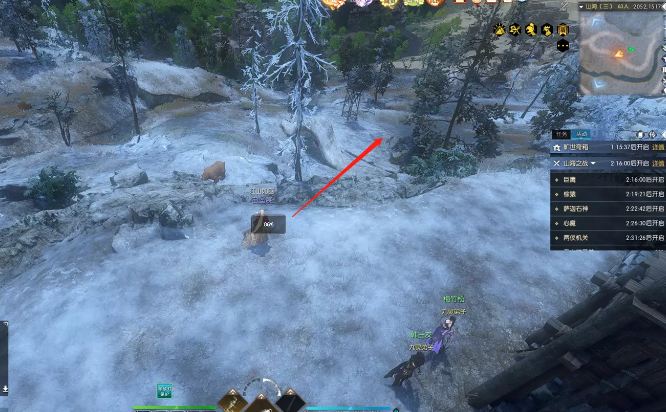Open details link for the 1:15:37 event
The image size is (666, 412).
point(658,147)
